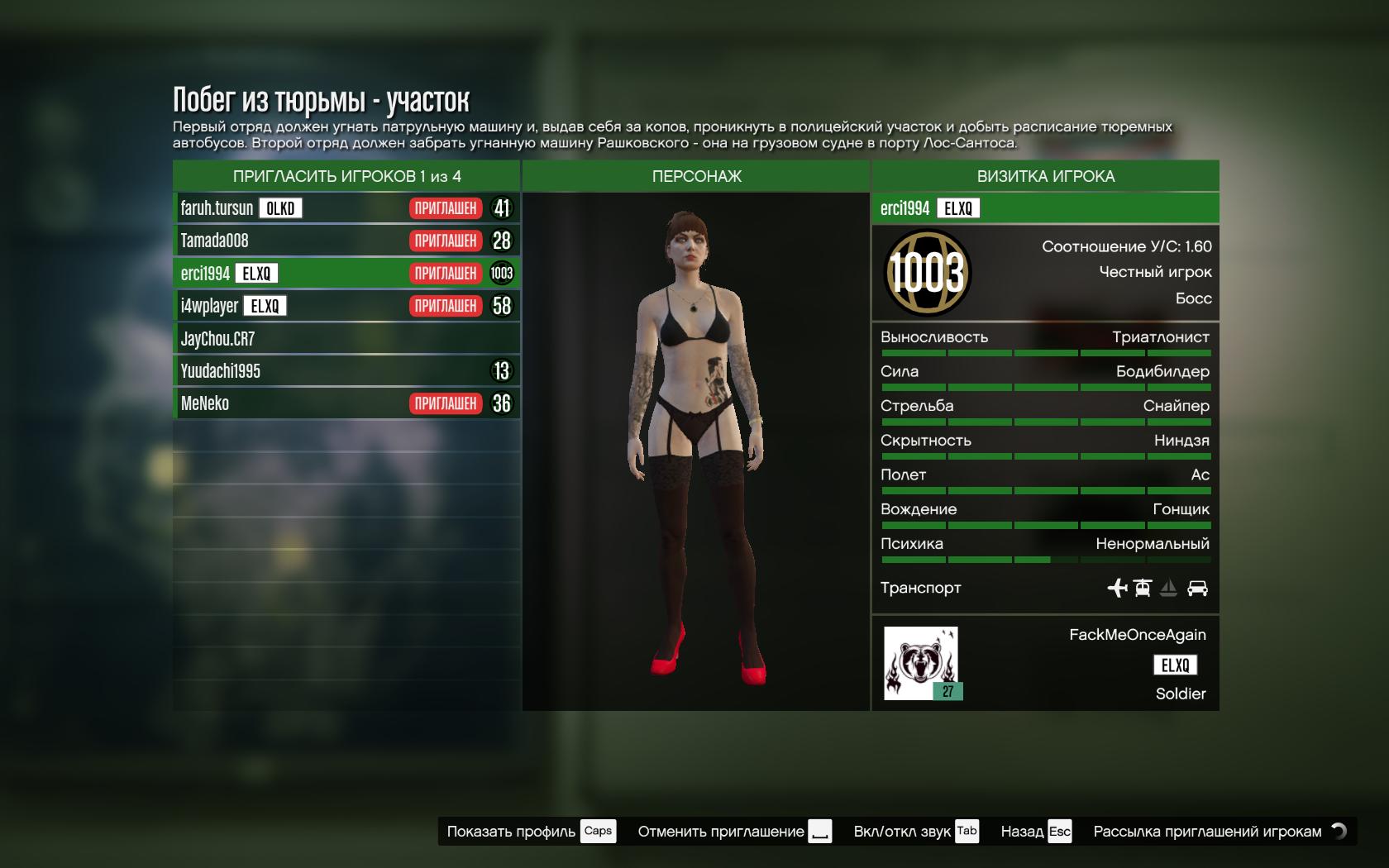Click the rank 1003 badge on the player card
This screenshot has height=868, width=1389.
coord(927,273)
